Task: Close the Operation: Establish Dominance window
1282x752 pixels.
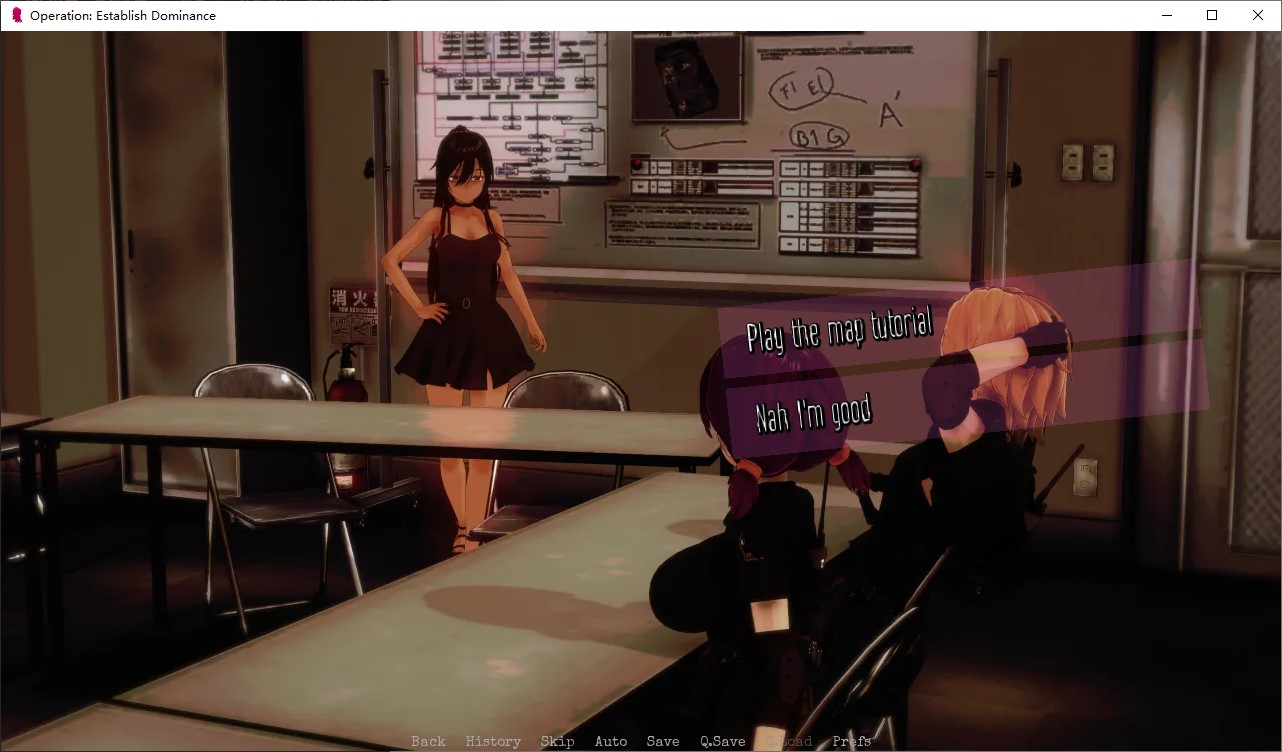Action: [1257, 15]
